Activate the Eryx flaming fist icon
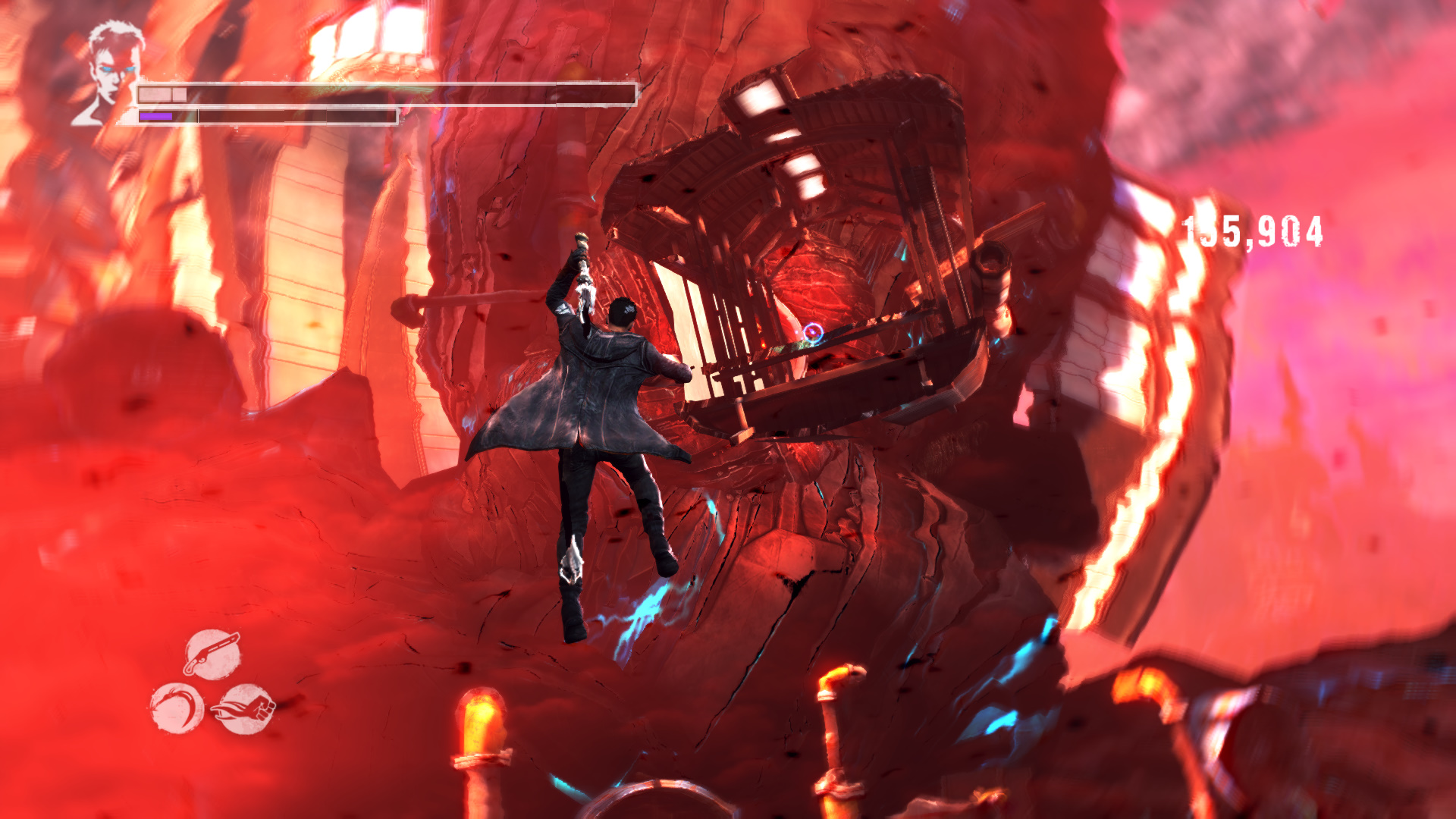Image resolution: width=1456 pixels, height=819 pixels. pyautogui.click(x=244, y=709)
